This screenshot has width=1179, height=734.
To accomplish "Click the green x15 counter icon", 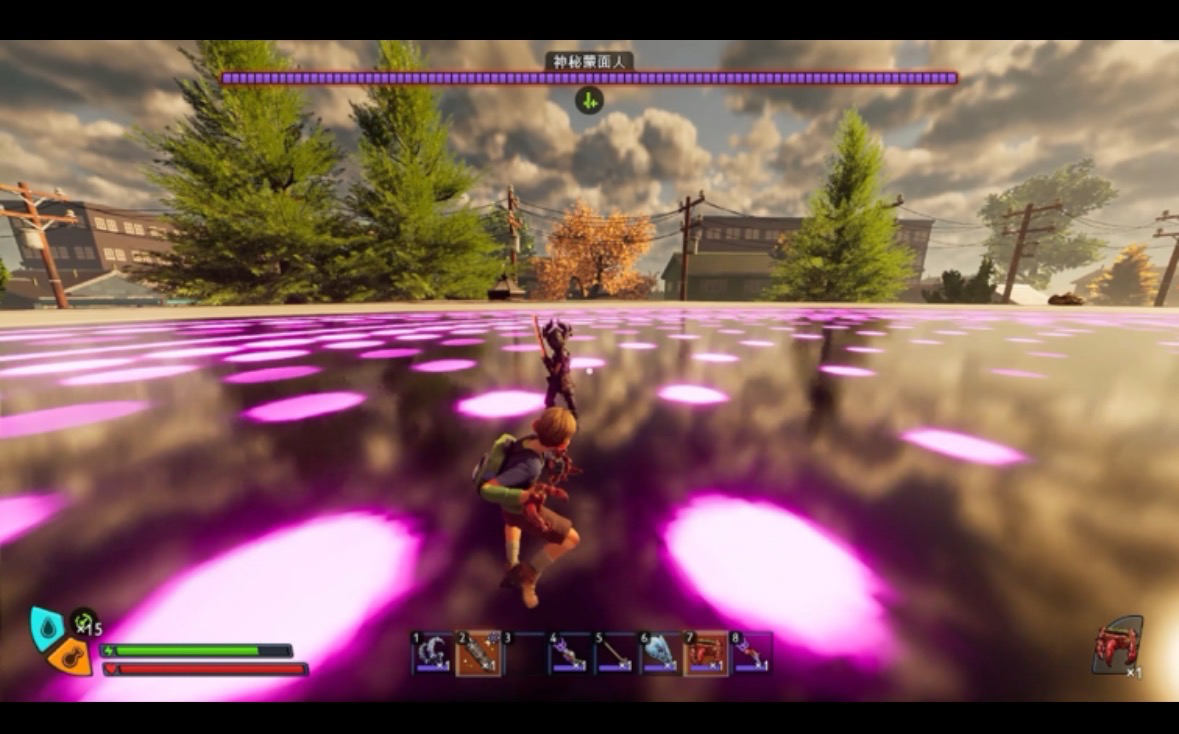I will point(84,623).
